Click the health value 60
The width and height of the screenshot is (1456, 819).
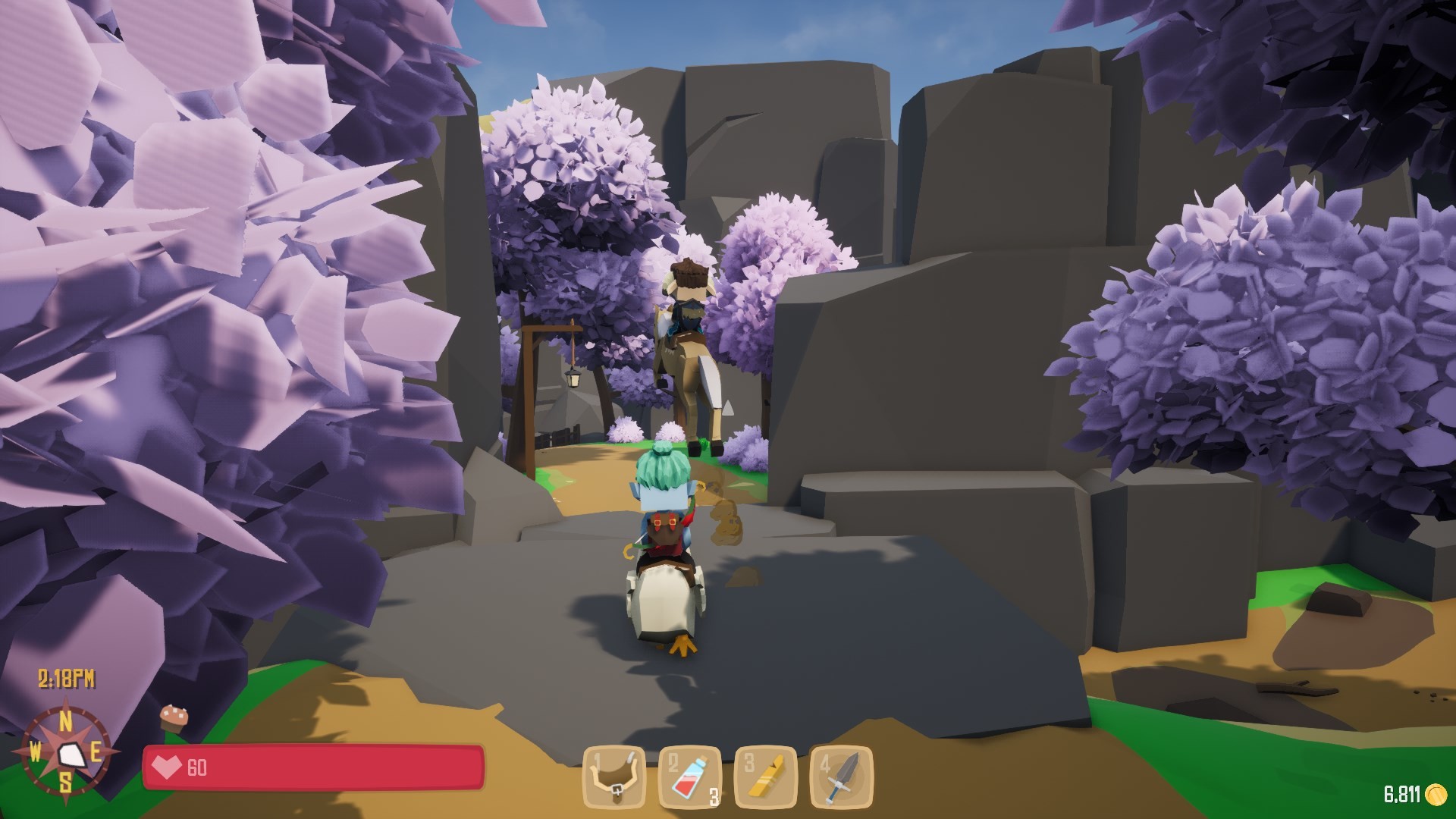pyautogui.click(x=196, y=766)
